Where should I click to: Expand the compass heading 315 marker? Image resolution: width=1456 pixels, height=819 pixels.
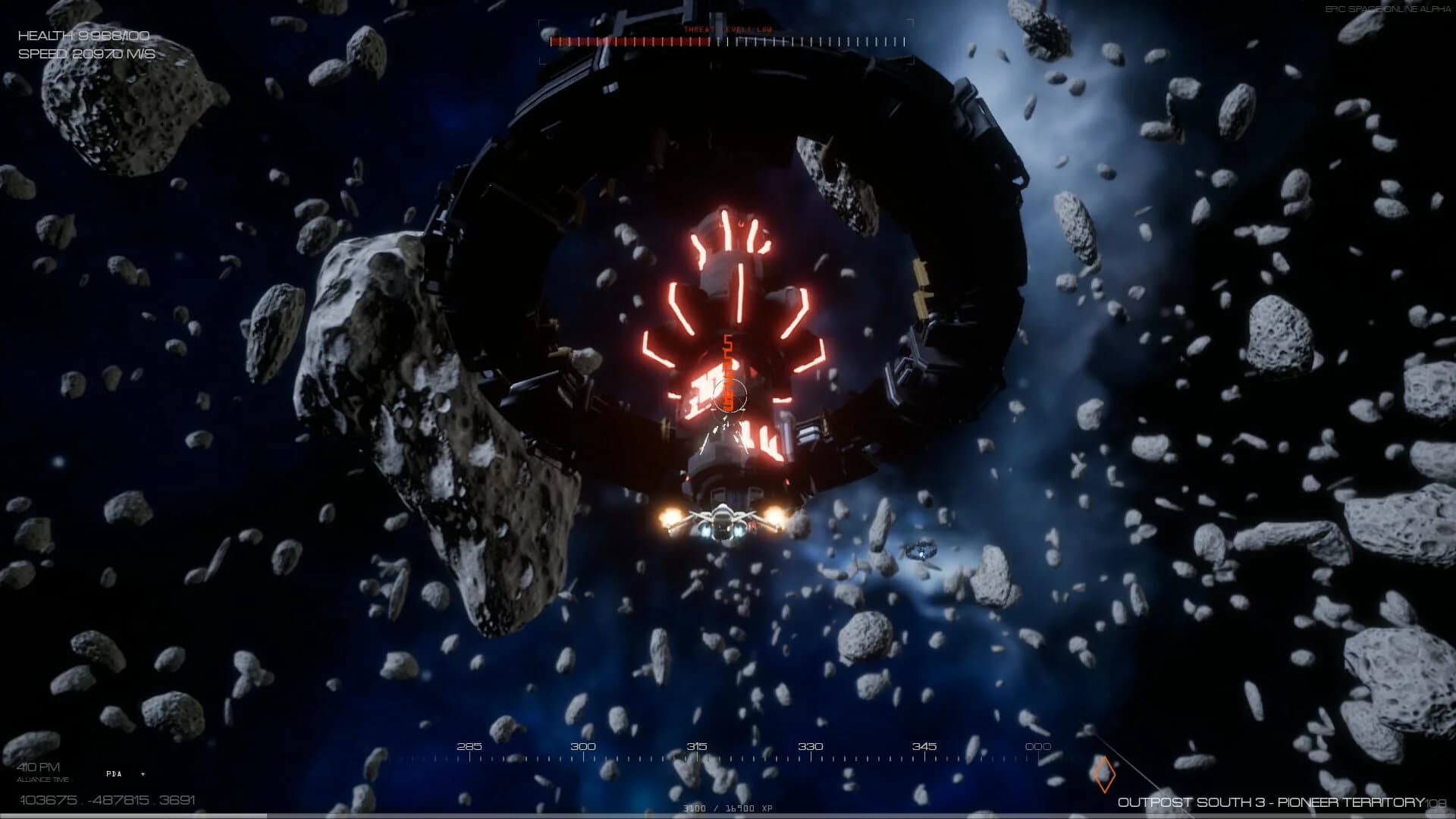[x=698, y=747]
